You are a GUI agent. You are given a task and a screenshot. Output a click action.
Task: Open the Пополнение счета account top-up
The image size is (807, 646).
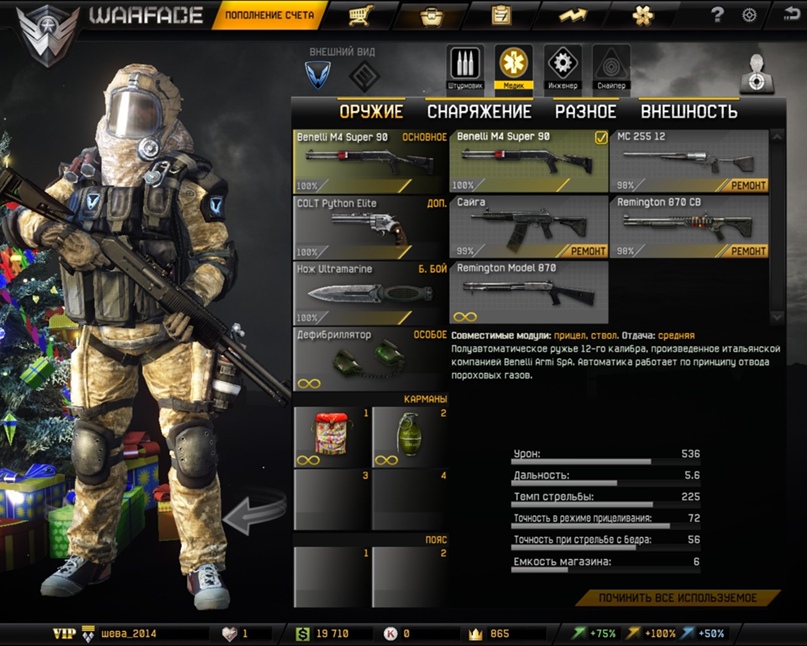click(269, 15)
